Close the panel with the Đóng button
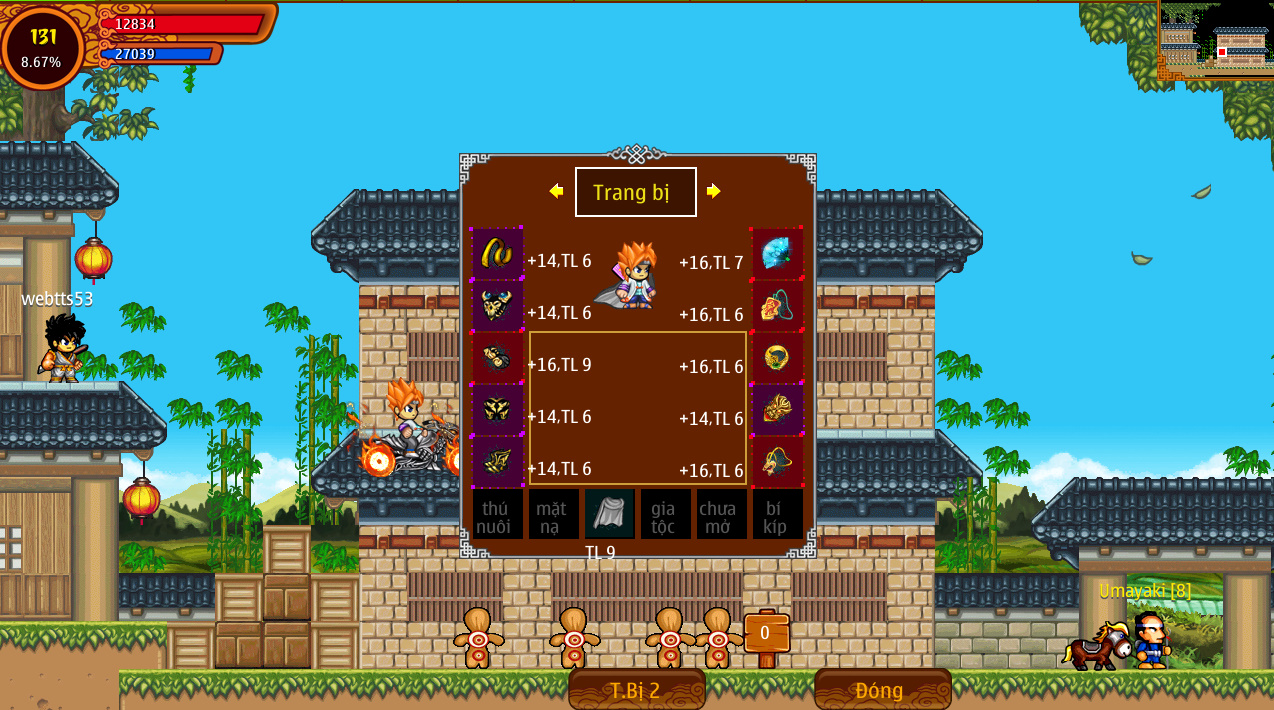Image resolution: width=1274 pixels, height=710 pixels. [880, 690]
